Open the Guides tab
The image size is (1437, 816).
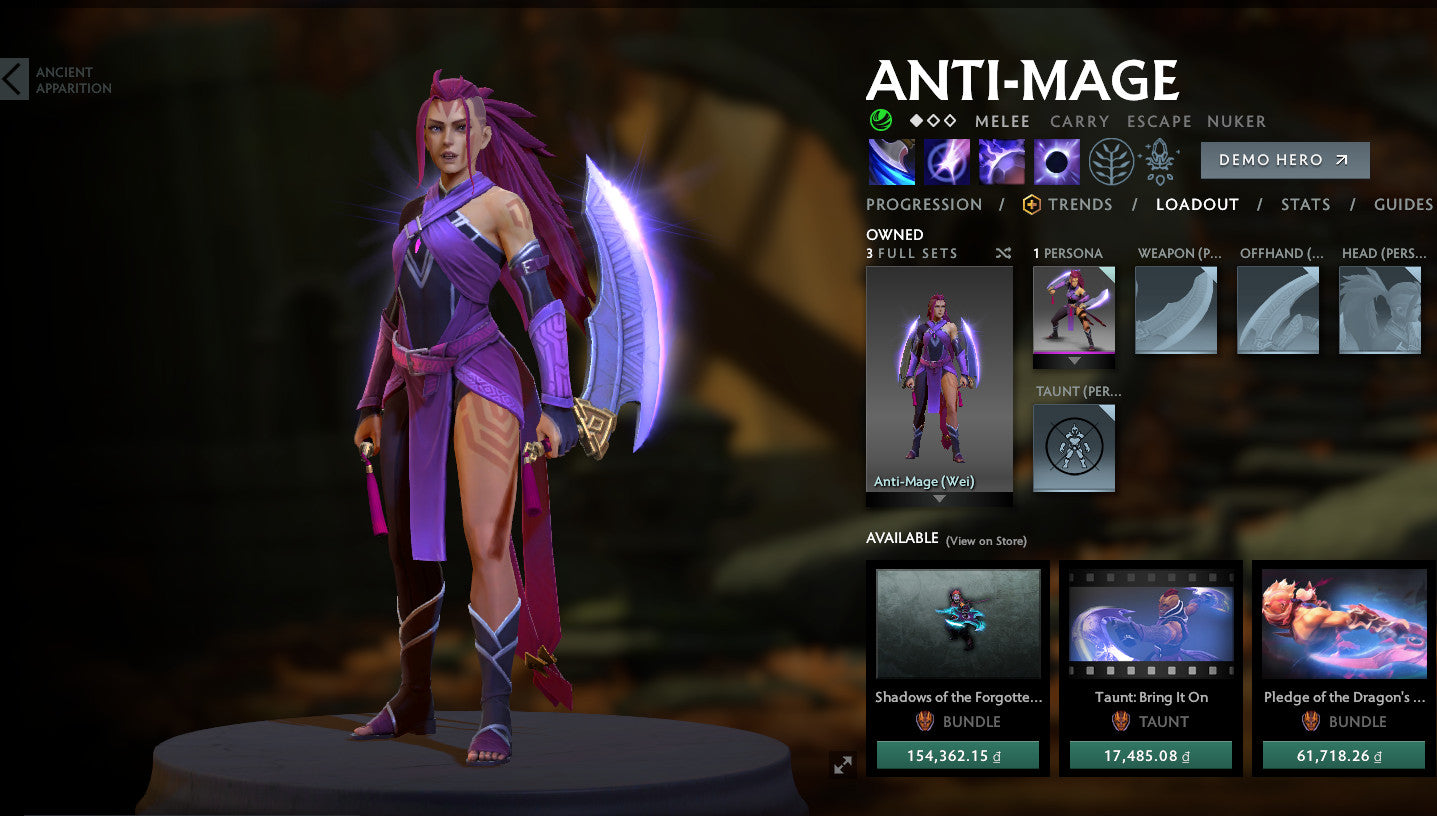pos(1403,204)
